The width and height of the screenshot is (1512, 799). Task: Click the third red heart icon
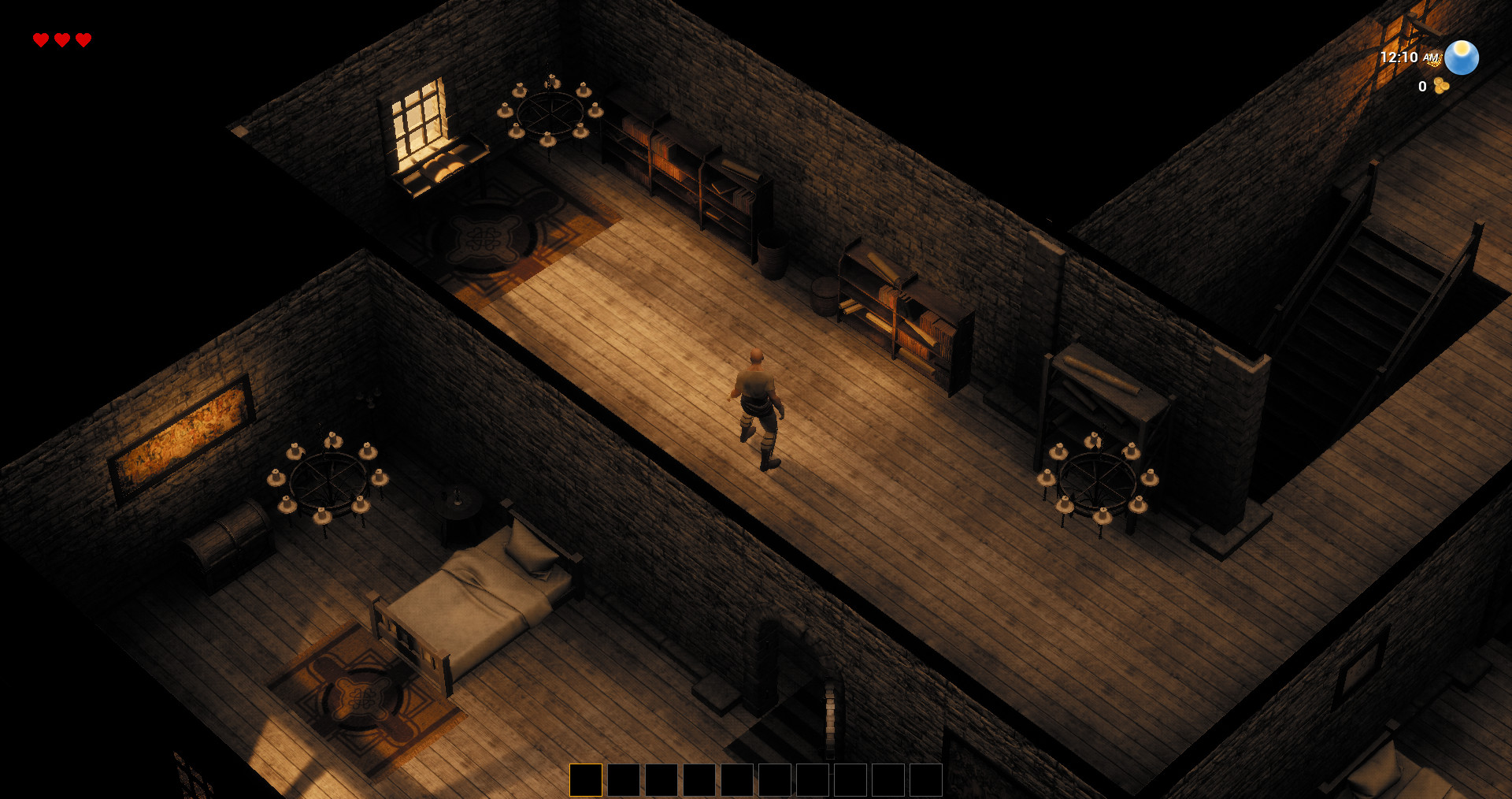point(83,38)
